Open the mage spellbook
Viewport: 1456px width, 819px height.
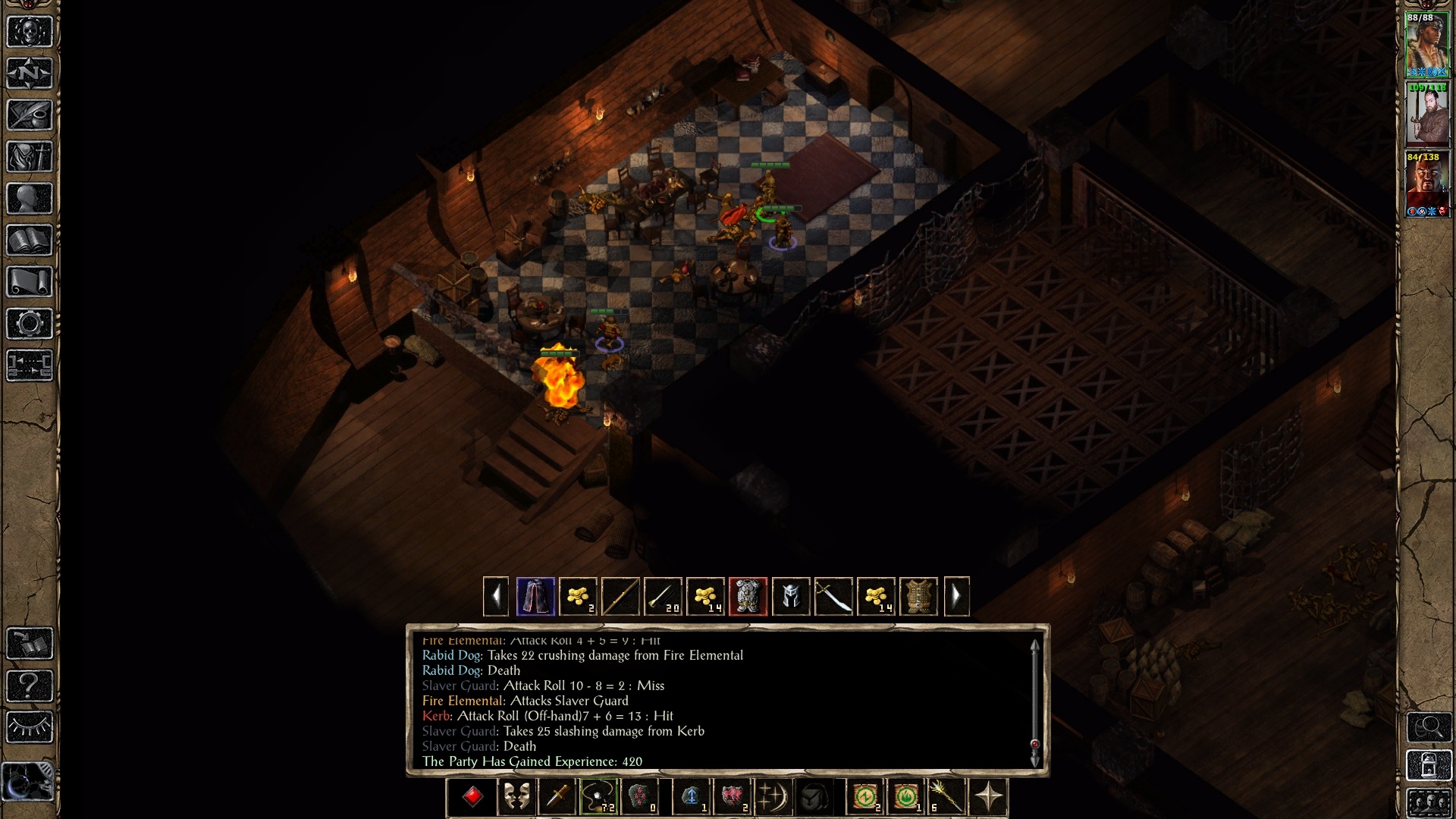[30, 240]
